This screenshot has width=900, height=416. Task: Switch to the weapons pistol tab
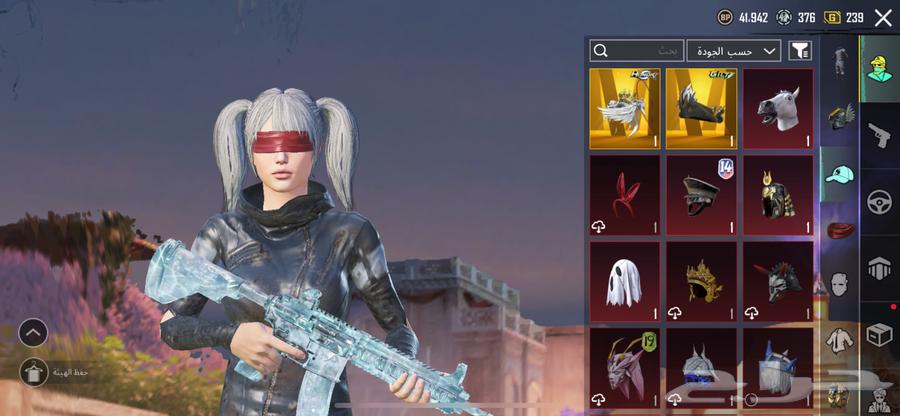click(880, 133)
